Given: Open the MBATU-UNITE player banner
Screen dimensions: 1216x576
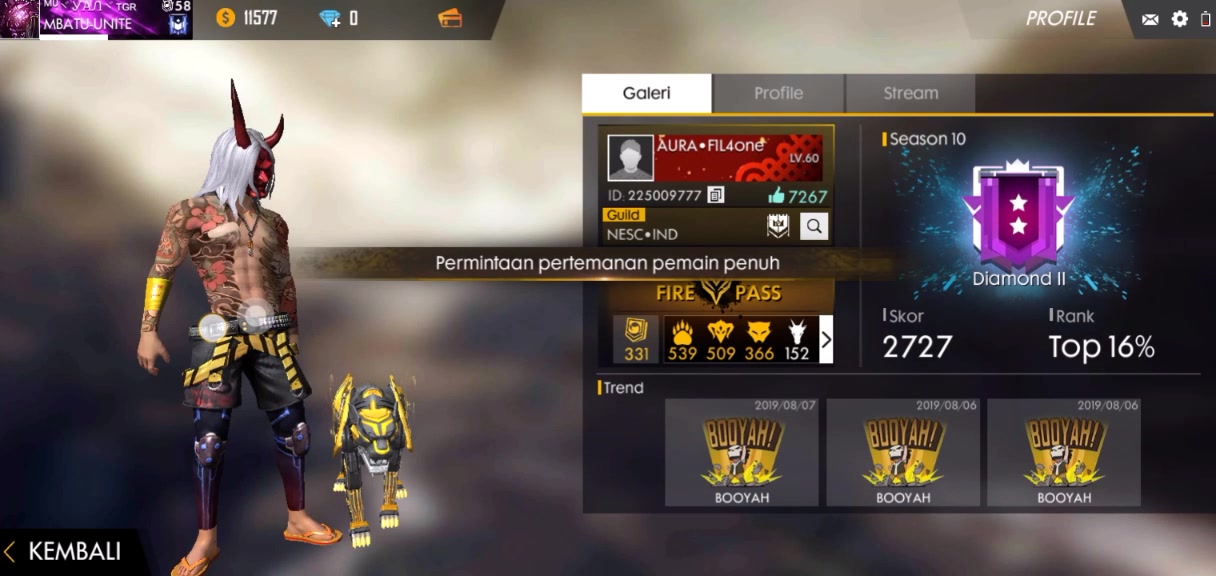Looking at the screenshot, I should (x=96, y=19).
